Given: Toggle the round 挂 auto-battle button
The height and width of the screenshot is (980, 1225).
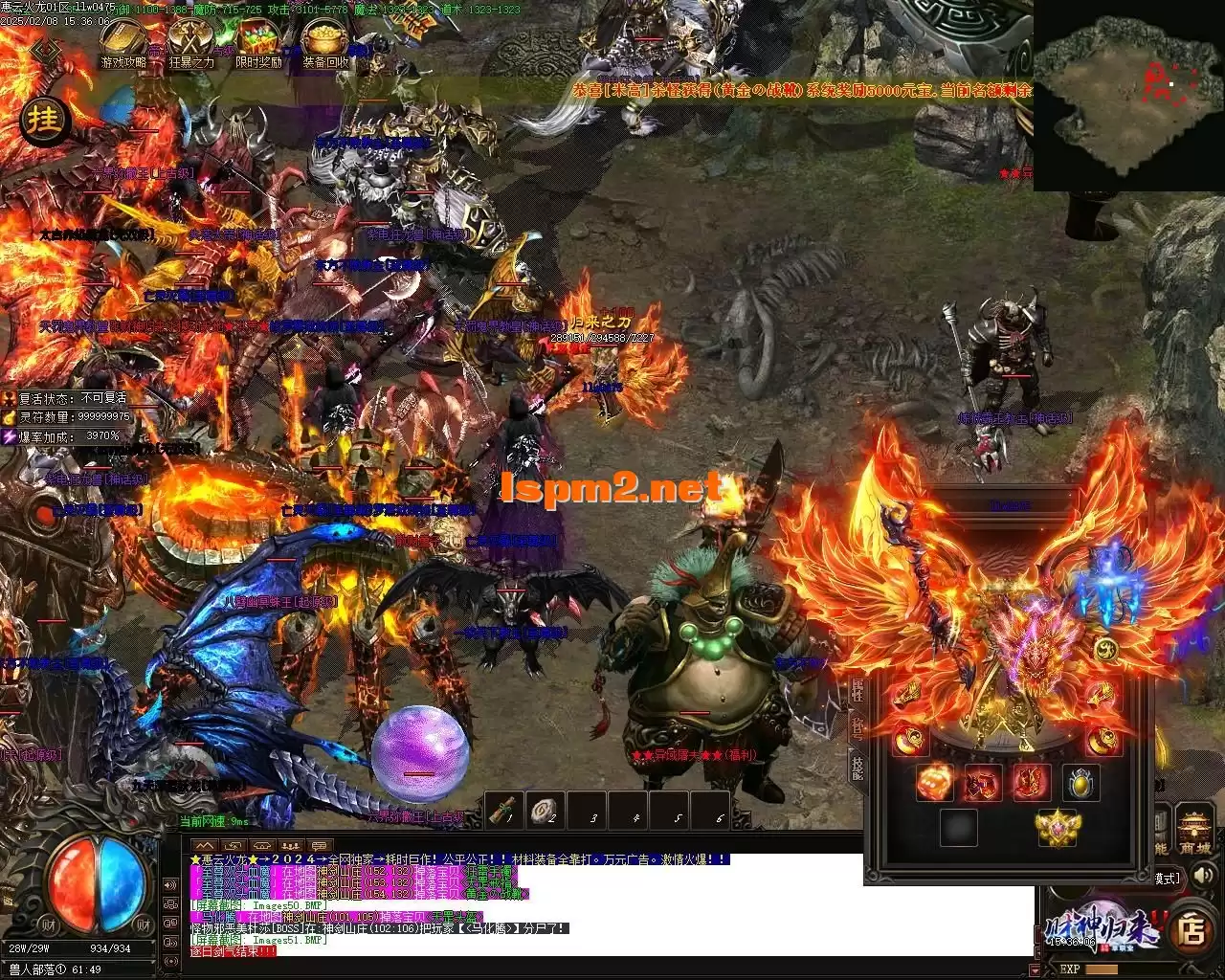Looking at the screenshot, I should 45,122.
